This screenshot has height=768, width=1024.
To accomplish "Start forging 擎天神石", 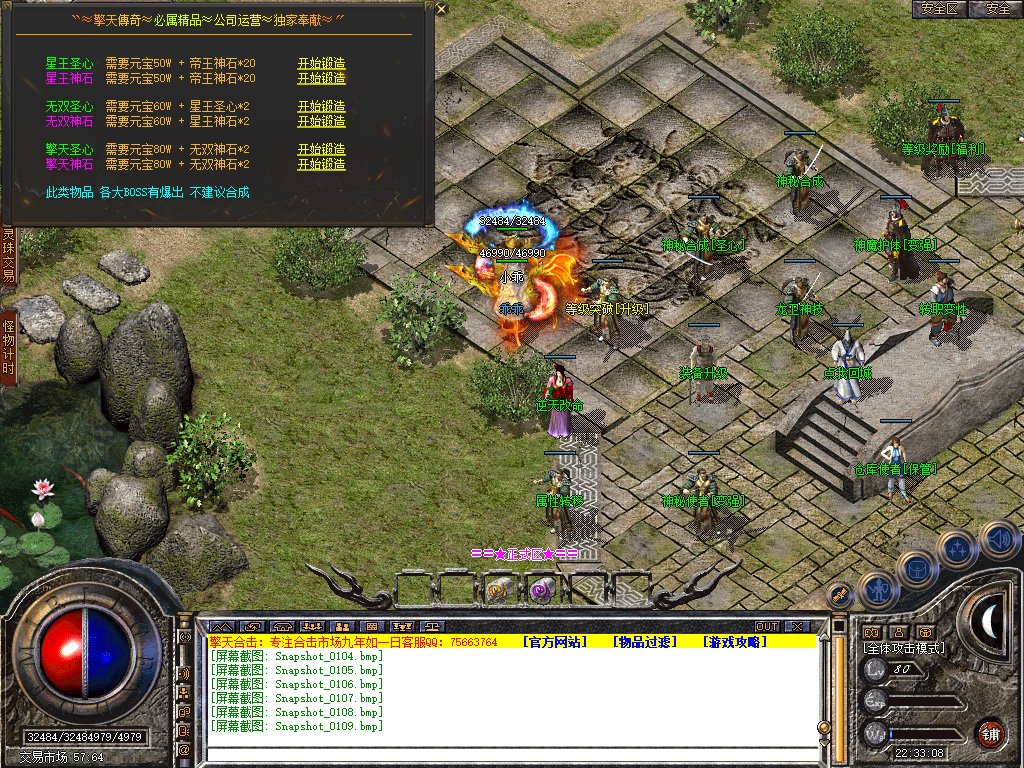I will tap(321, 164).
